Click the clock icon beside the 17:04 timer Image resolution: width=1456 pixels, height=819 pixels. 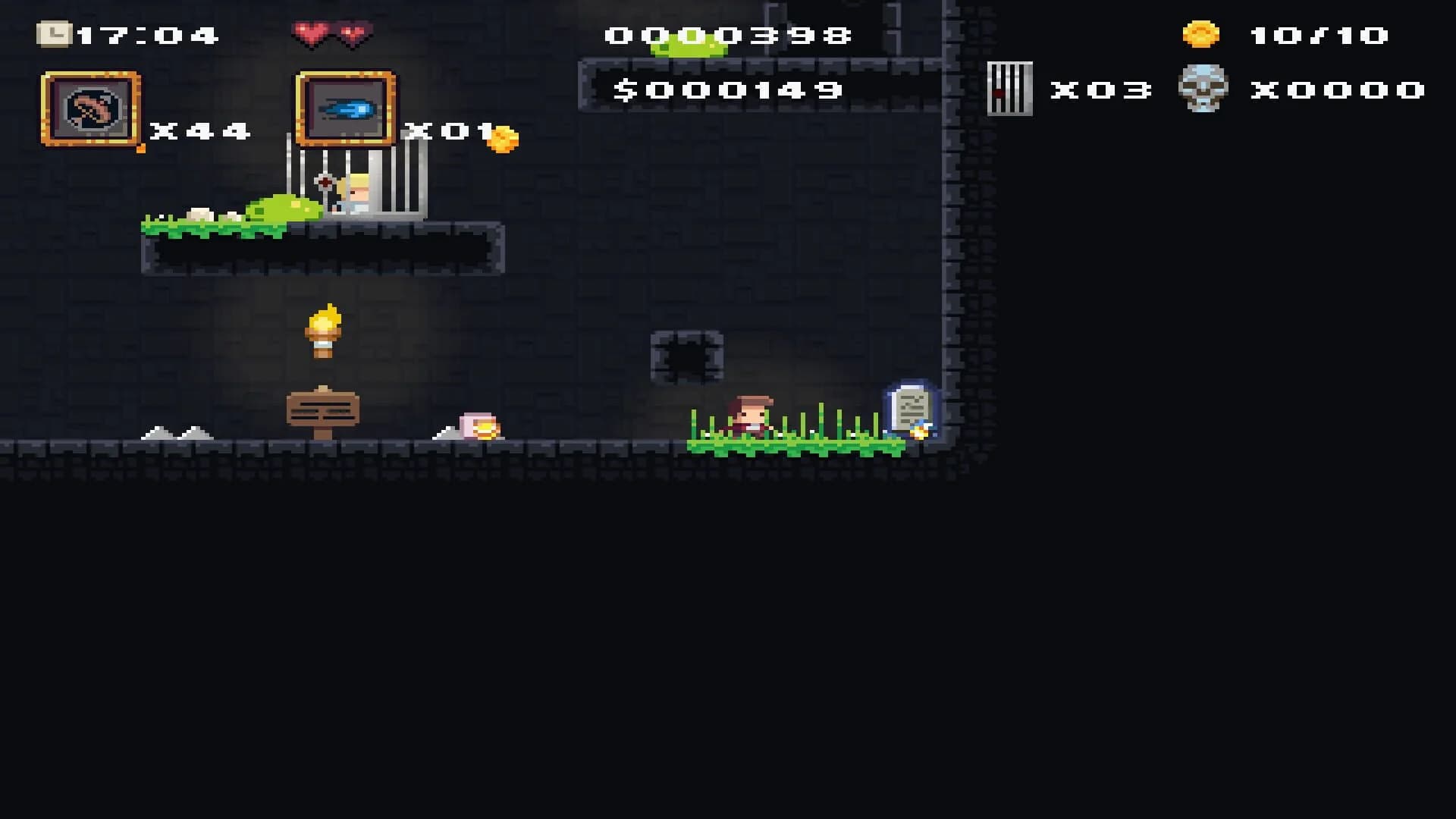click(x=55, y=32)
